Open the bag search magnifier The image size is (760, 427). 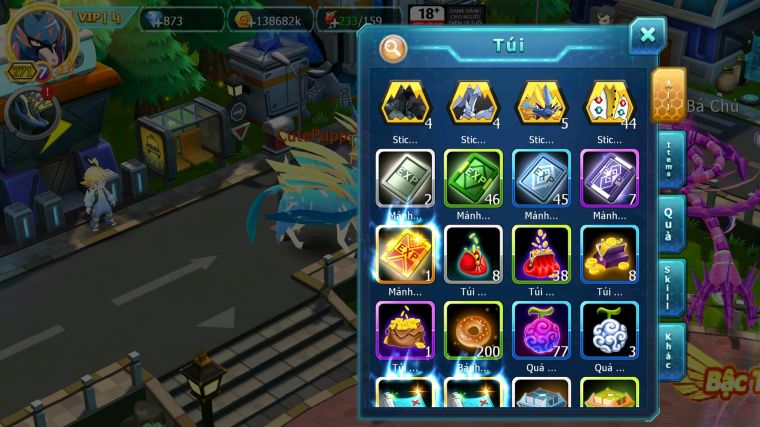click(x=393, y=47)
